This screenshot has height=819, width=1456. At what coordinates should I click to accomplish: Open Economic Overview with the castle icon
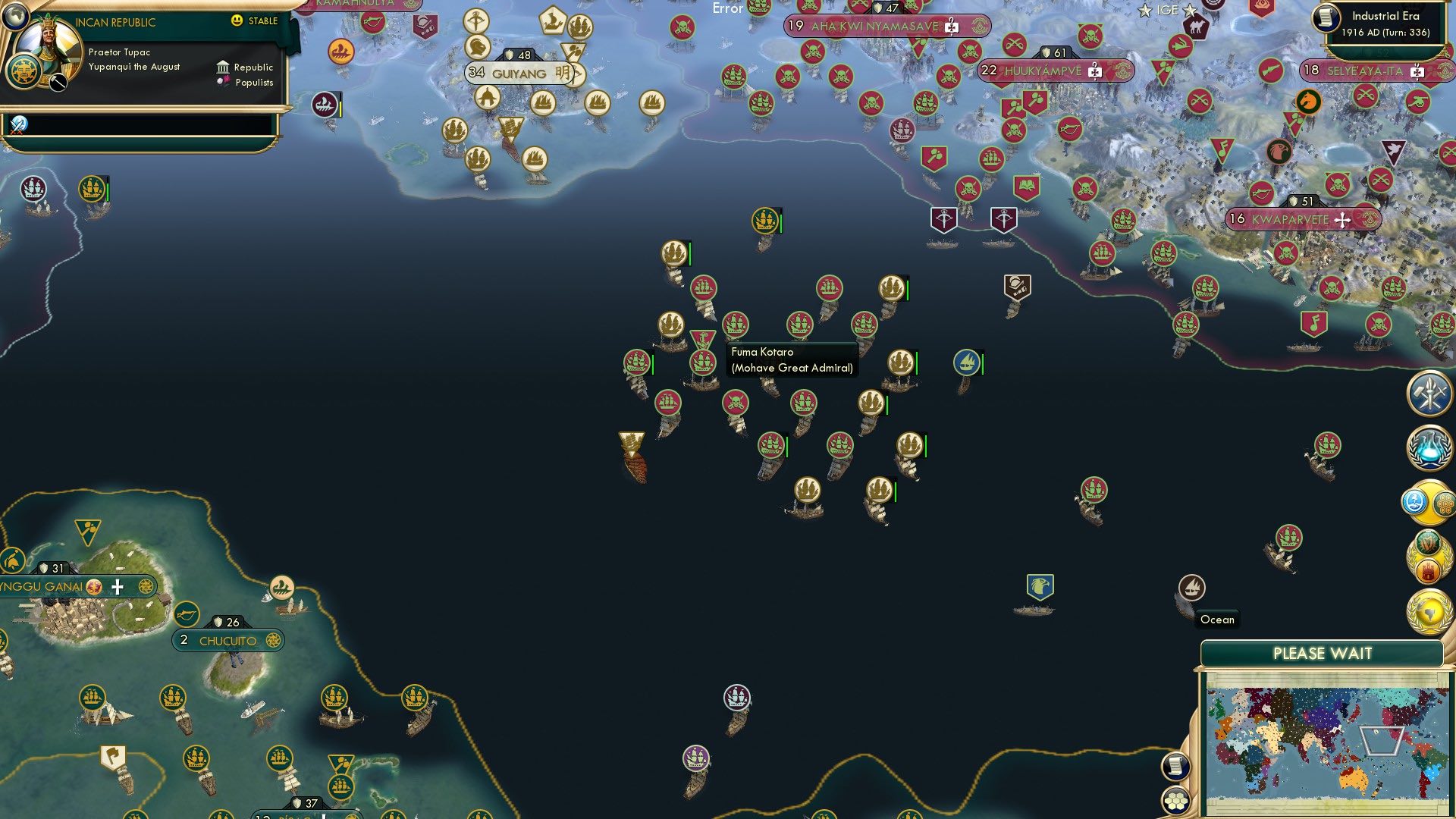(1429, 570)
